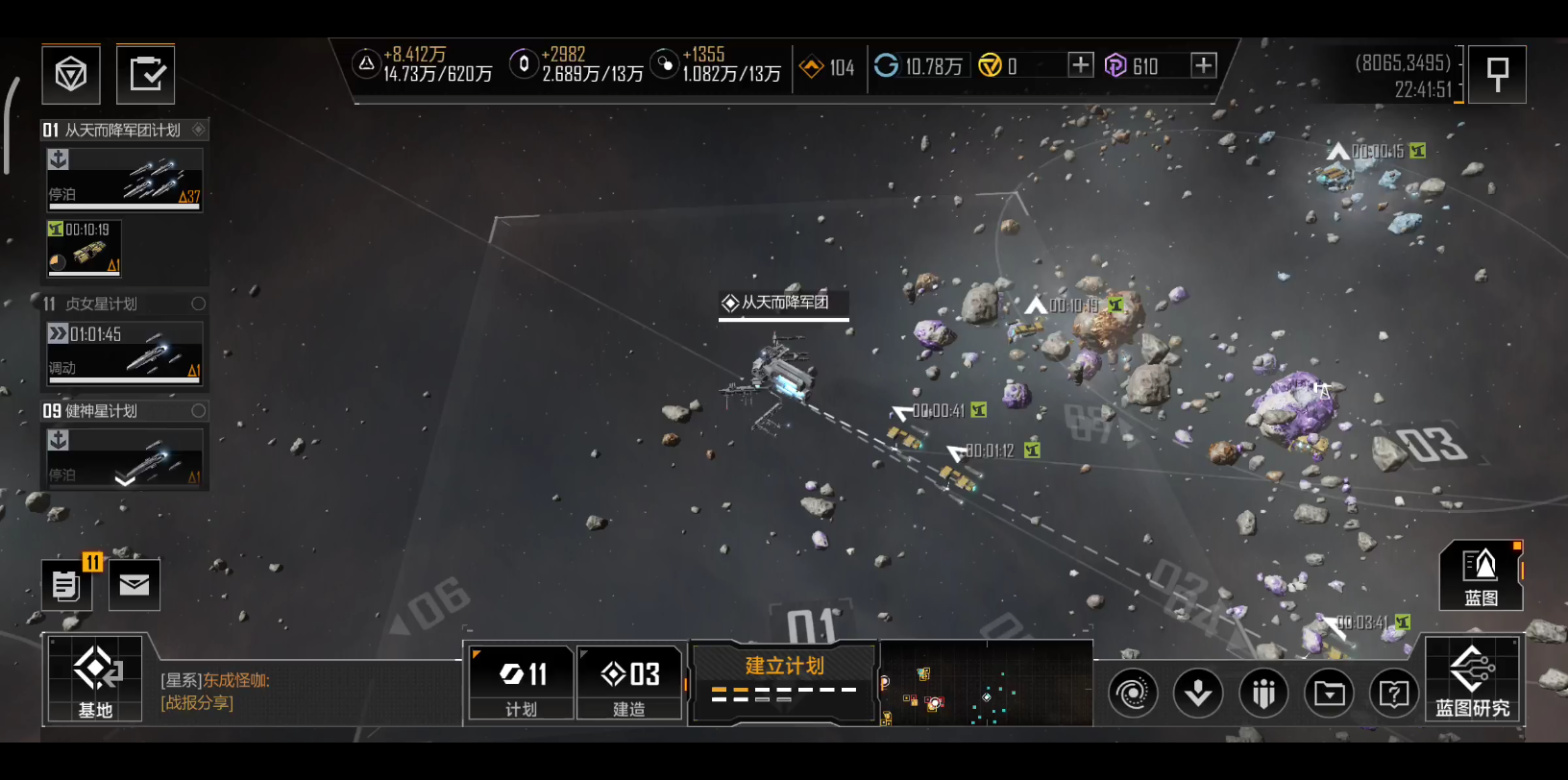Viewport: 1568px width, 780px height.
Task: Open the notes list with 11 badge
Action: (x=66, y=585)
